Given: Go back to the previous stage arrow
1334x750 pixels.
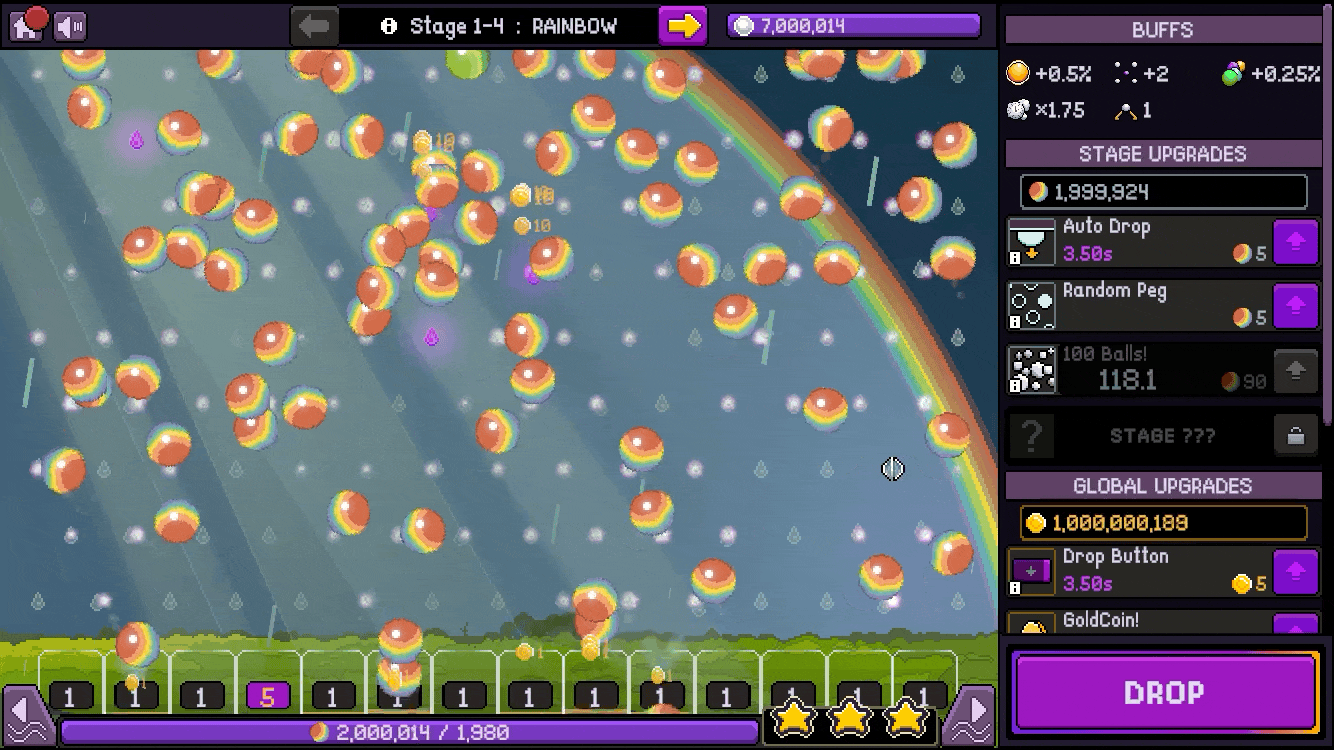Looking at the screenshot, I should 314,26.
